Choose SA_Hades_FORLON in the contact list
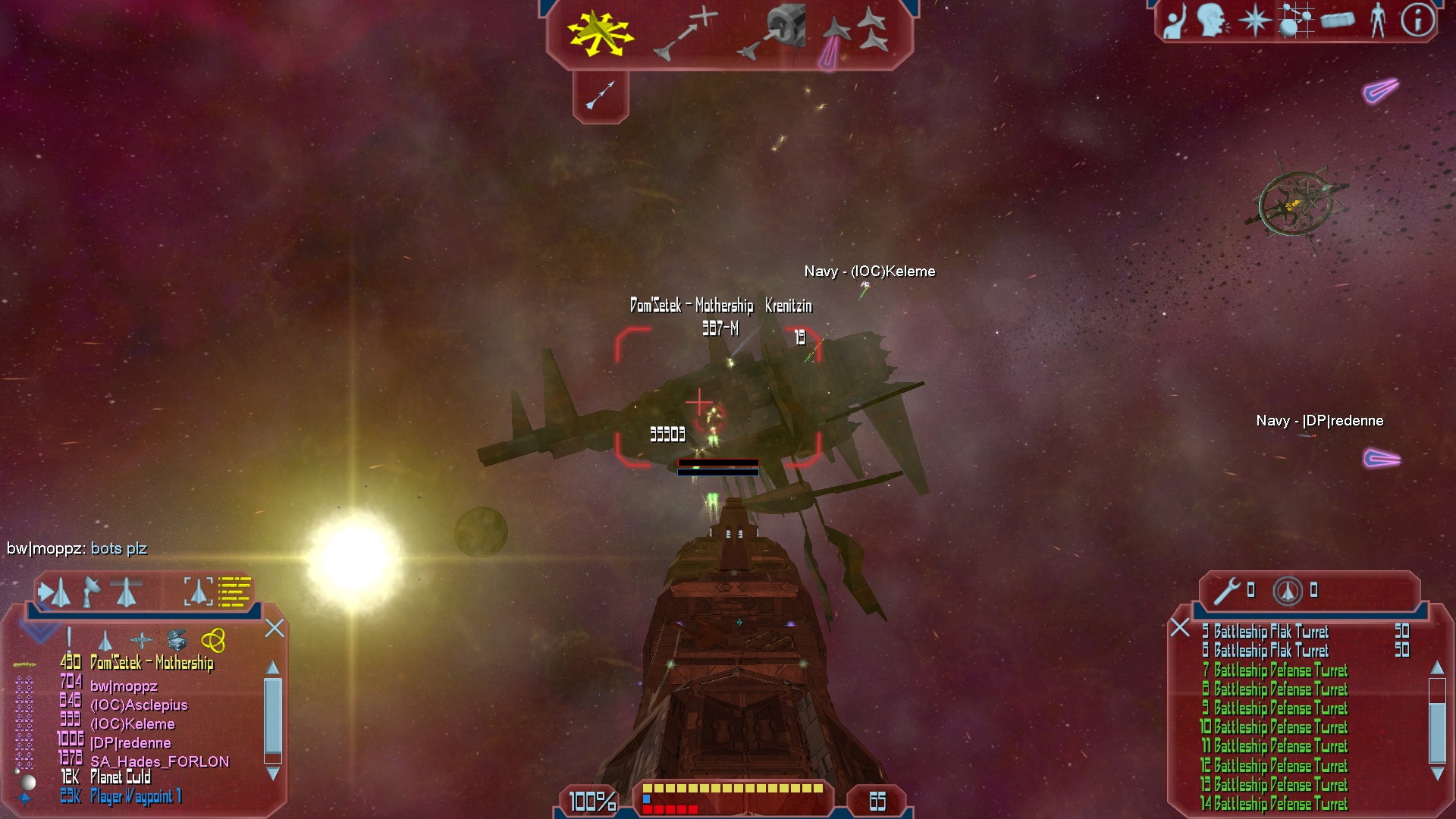Image resolution: width=1456 pixels, height=819 pixels. pos(159,761)
